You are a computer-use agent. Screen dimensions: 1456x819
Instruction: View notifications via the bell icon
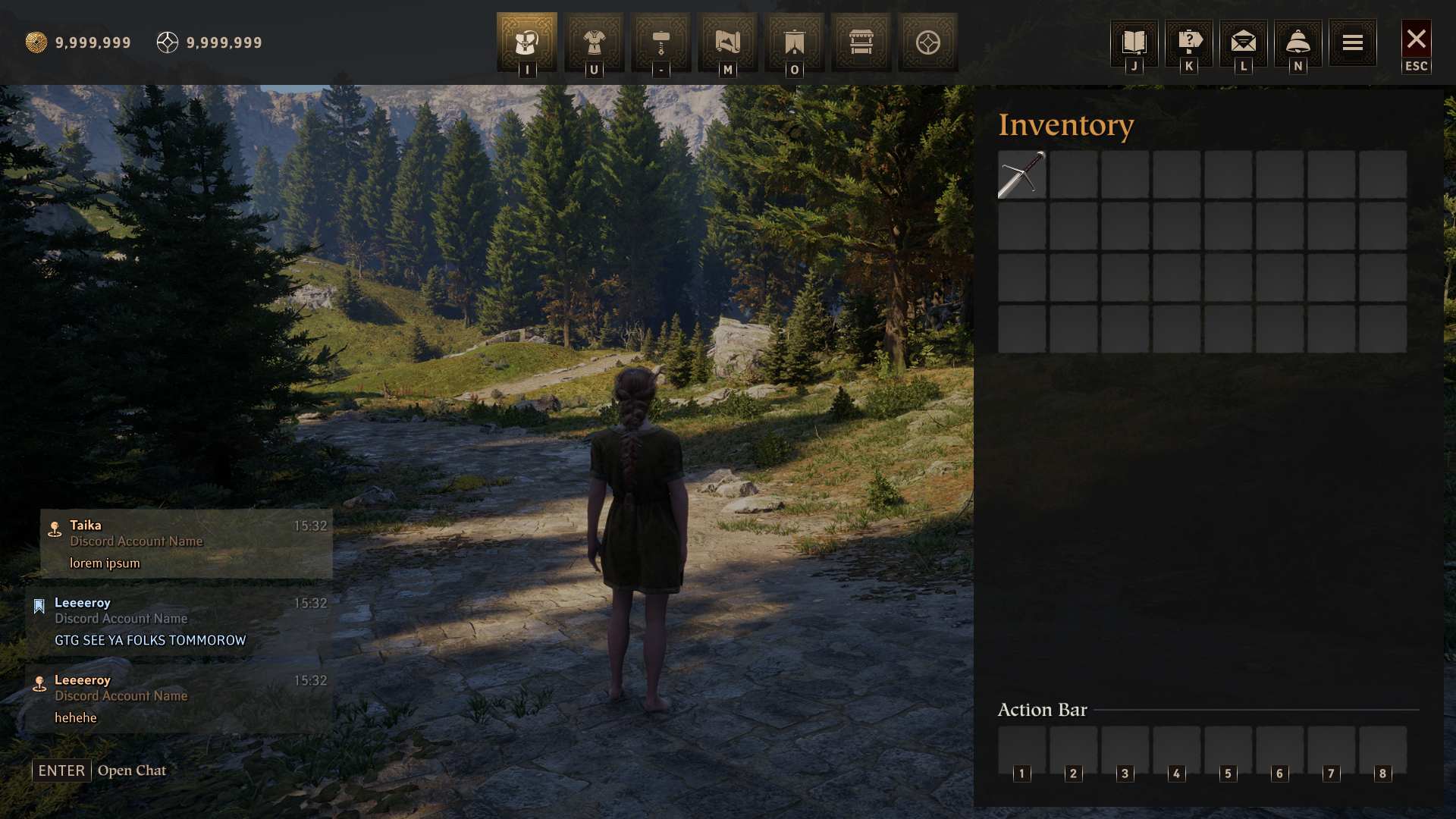(x=1298, y=42)
